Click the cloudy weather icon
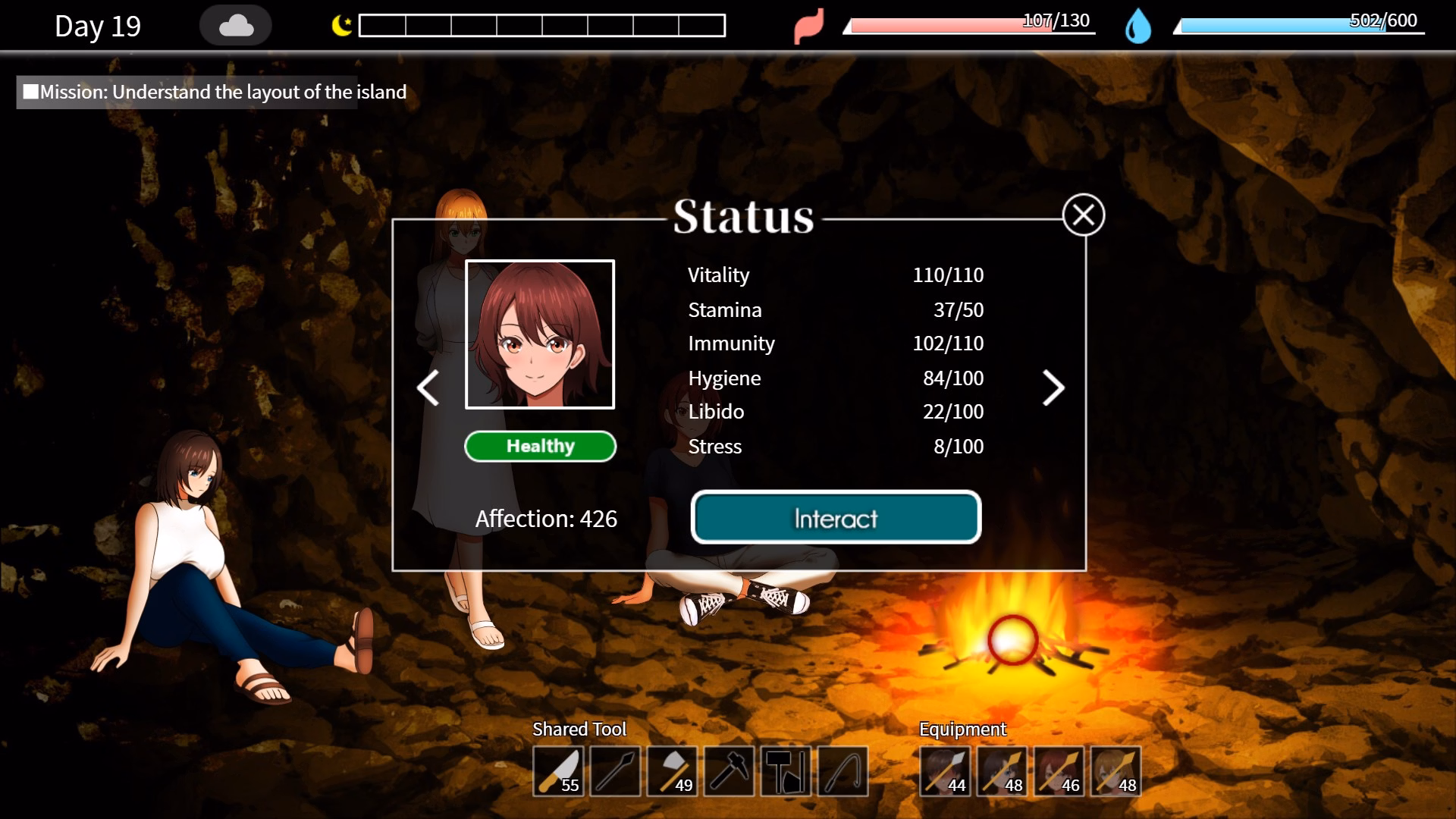Screen dimensions: 1456x819 pos(236,27)
